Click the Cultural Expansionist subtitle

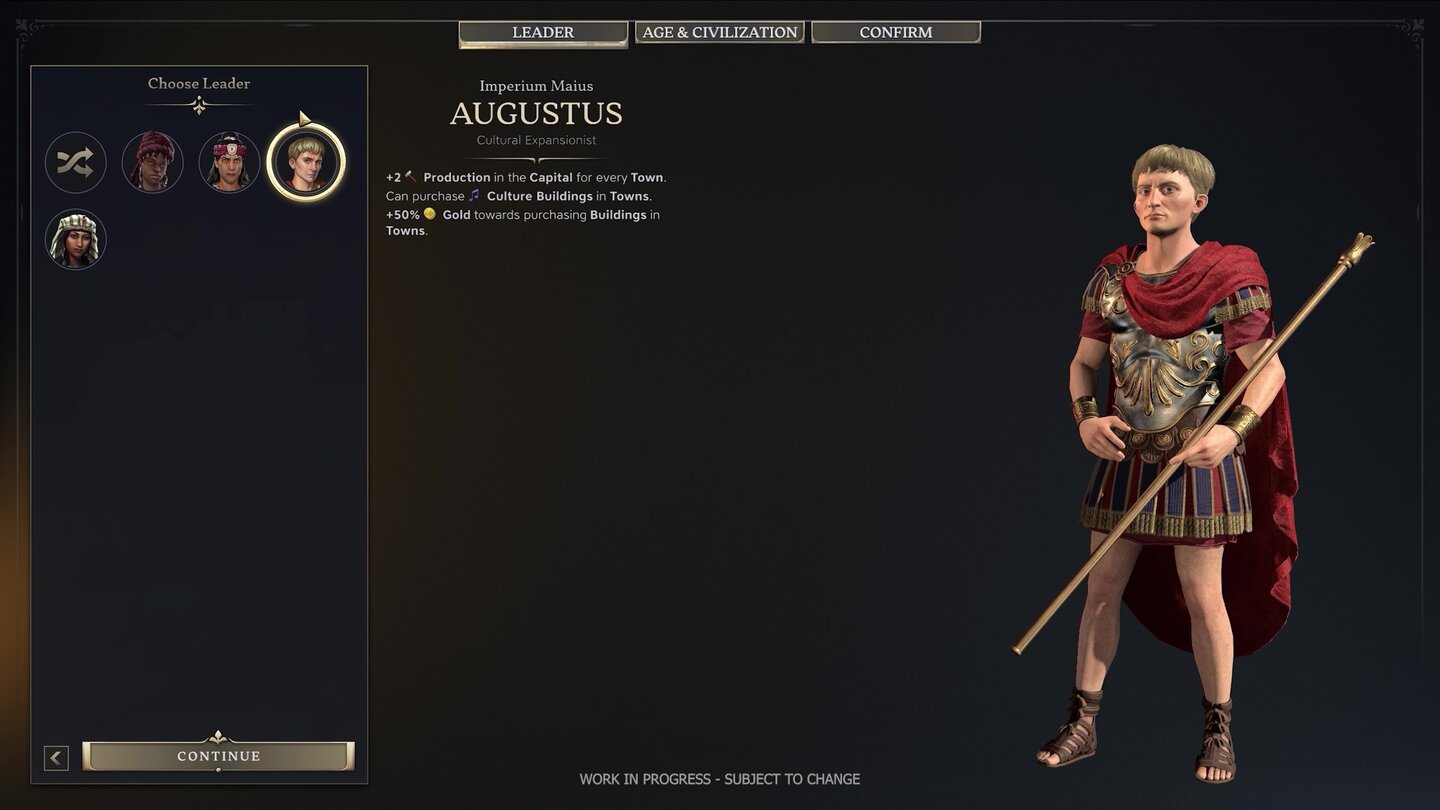(536, 140)
